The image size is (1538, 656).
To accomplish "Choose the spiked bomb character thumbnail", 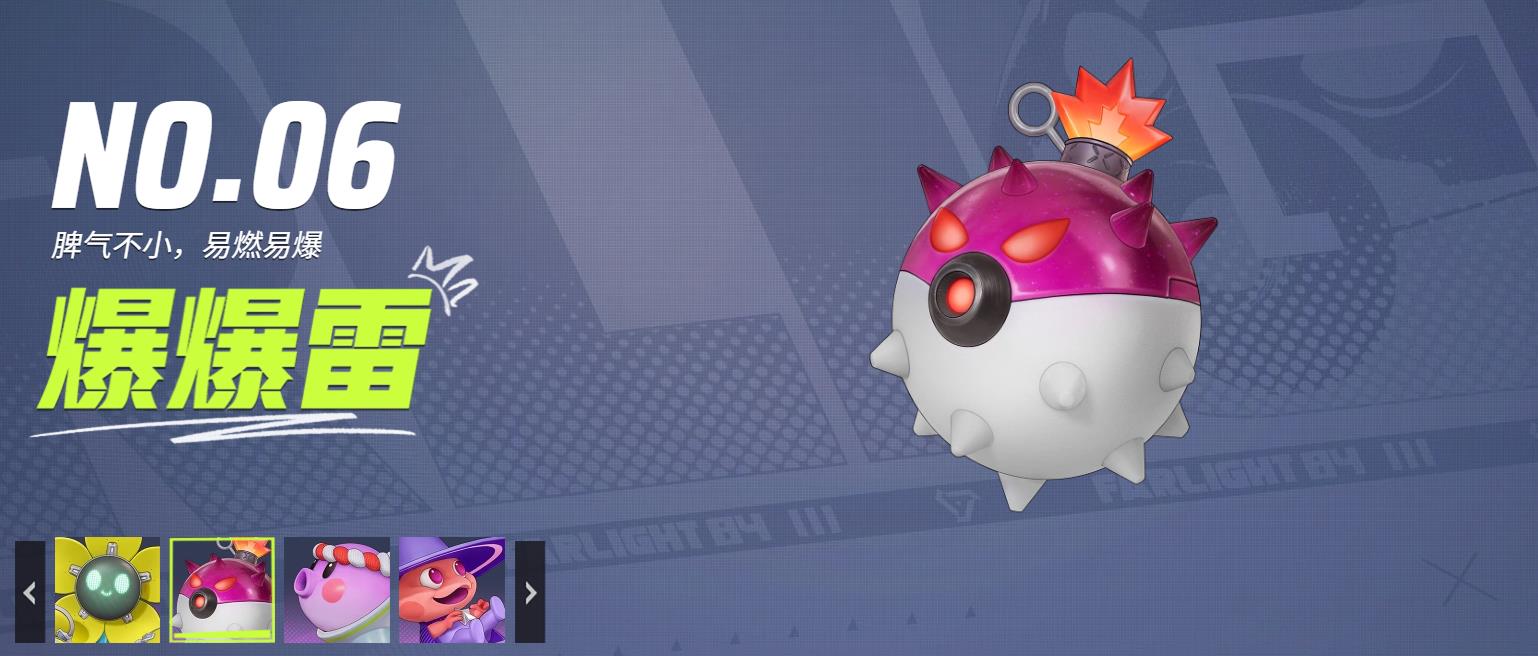I will pos(222,590).
